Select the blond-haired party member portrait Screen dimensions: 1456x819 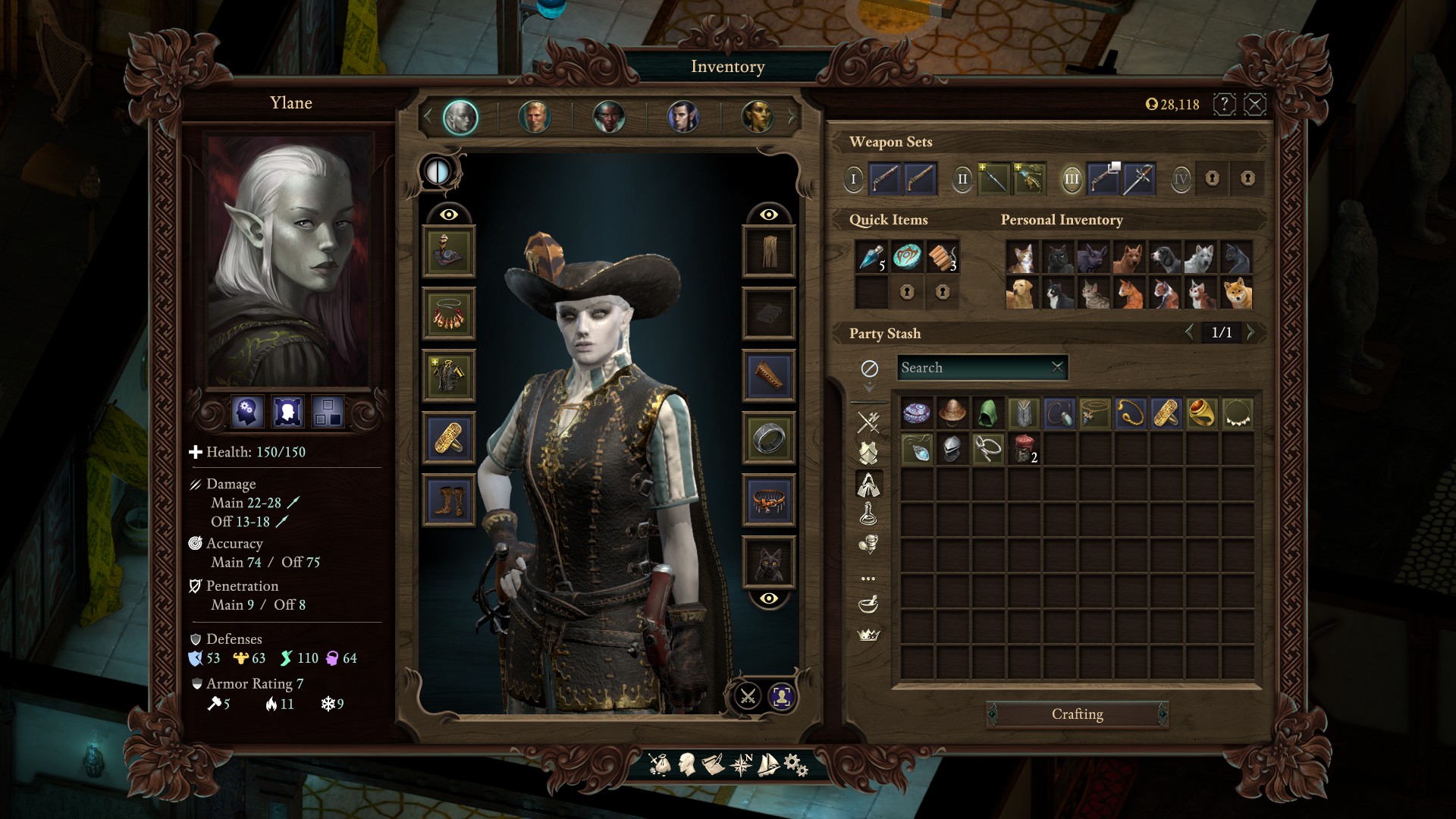click(x=535, y=118)
